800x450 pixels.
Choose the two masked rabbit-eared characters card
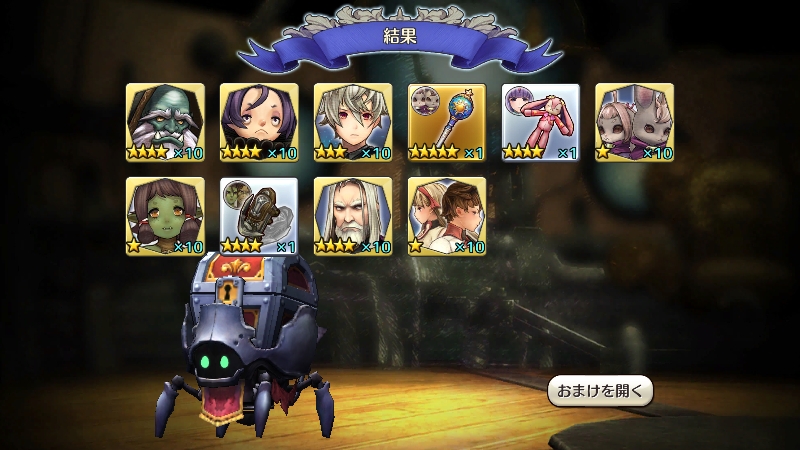pos(635,122)
